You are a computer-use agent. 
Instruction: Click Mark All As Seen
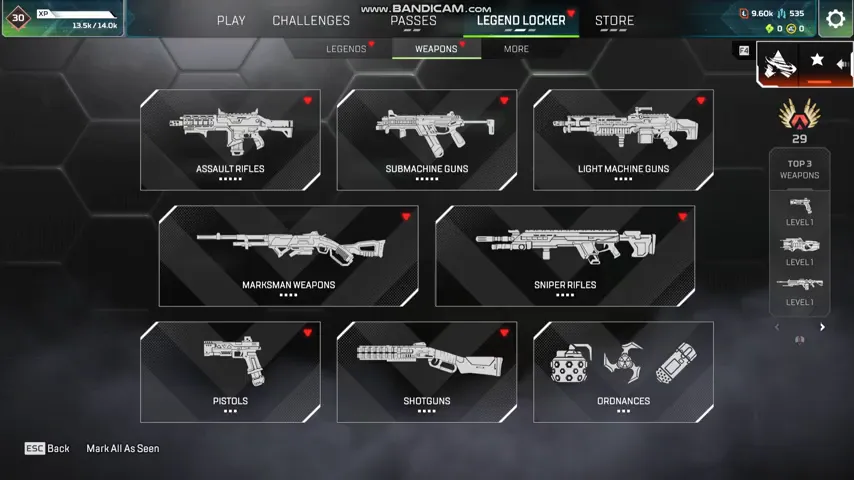(123, 449)
